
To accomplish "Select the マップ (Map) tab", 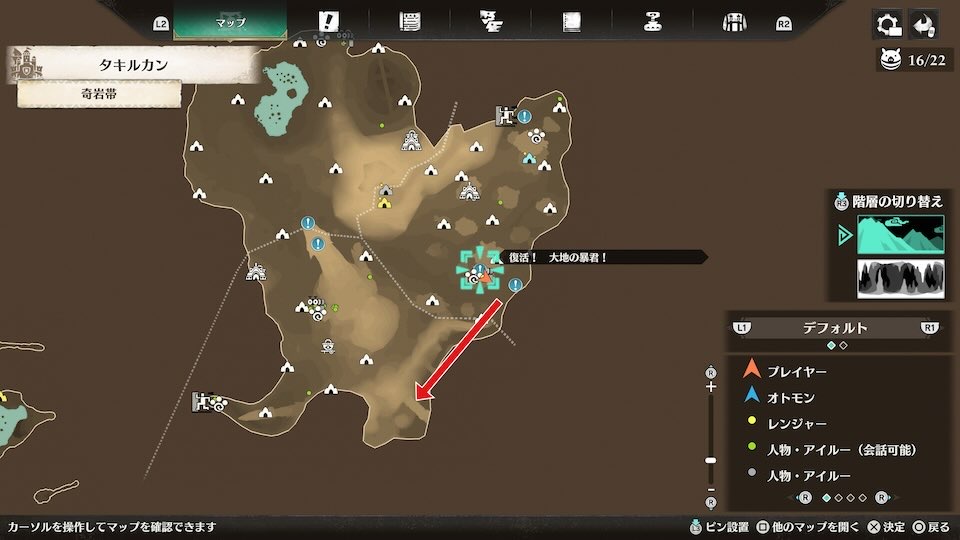I will pyautogui.click(x=230, y=21).
